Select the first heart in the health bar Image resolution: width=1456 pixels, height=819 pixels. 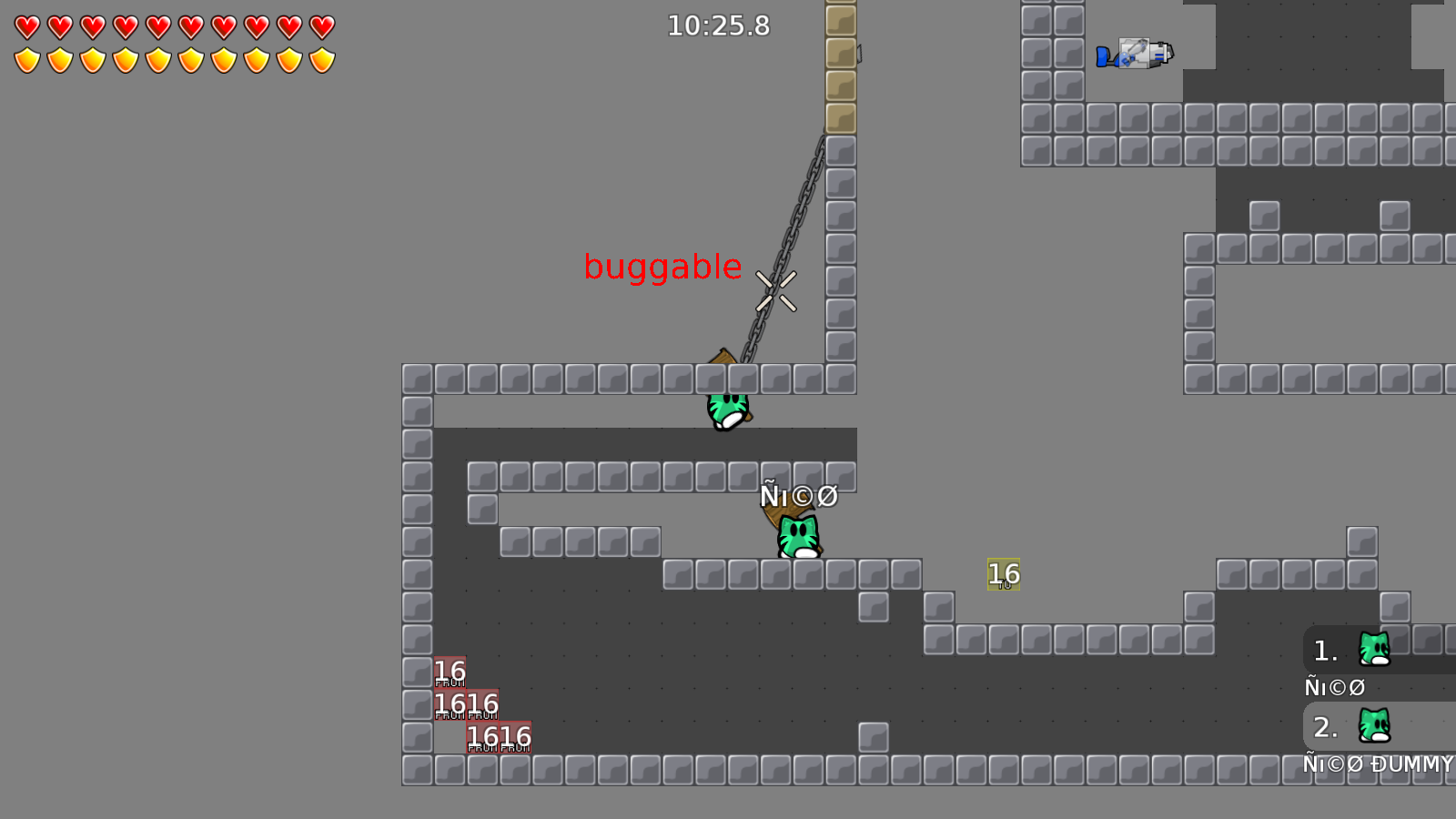point(25,25)
